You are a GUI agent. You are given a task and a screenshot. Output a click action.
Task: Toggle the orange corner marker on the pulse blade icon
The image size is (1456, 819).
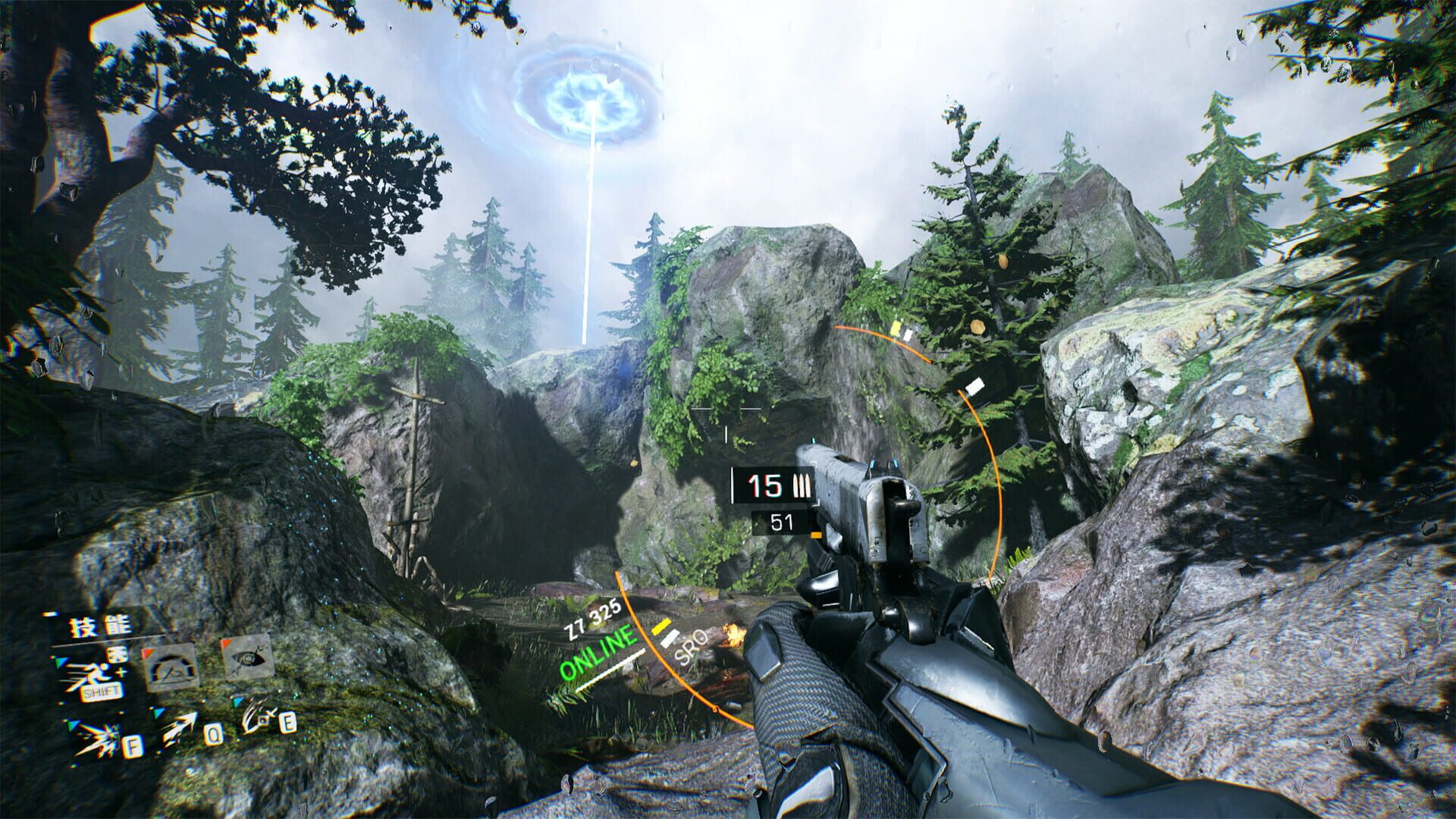pos(224,643)
